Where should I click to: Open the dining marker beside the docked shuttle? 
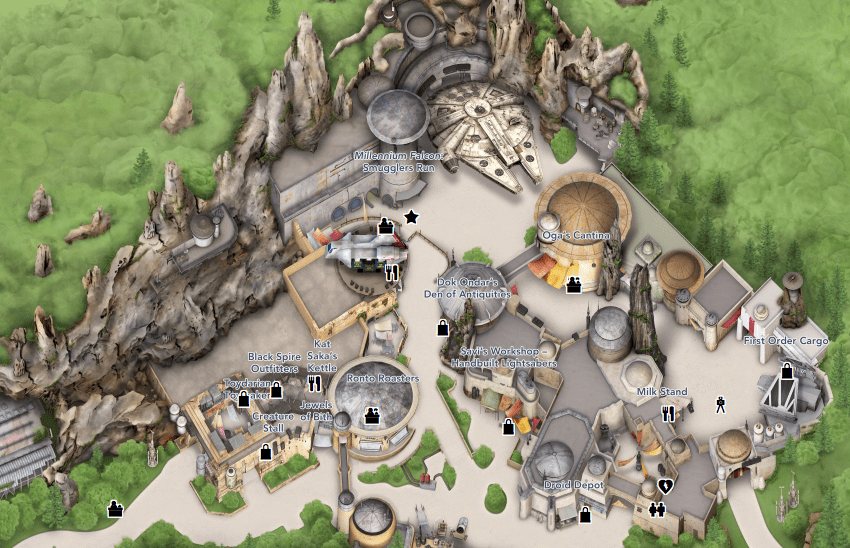coord(392,270)
